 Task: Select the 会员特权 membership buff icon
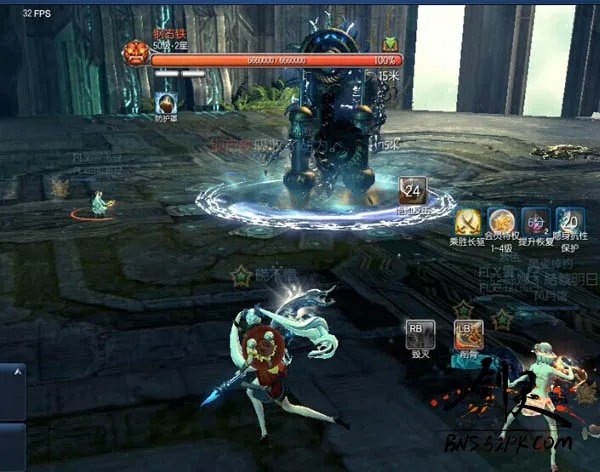(x=501, y=221)
